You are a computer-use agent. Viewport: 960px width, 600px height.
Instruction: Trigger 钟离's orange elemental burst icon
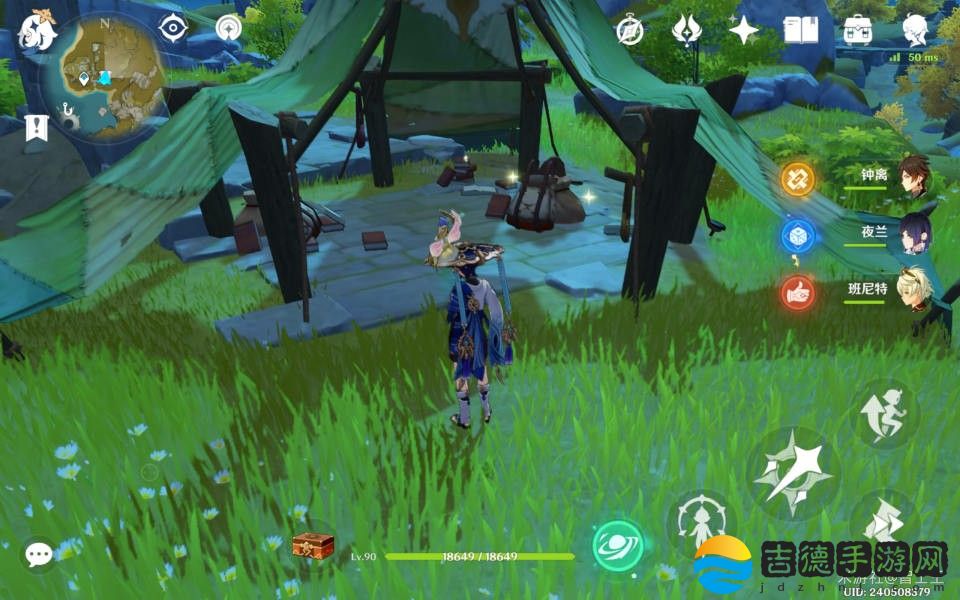pos(798,179)
